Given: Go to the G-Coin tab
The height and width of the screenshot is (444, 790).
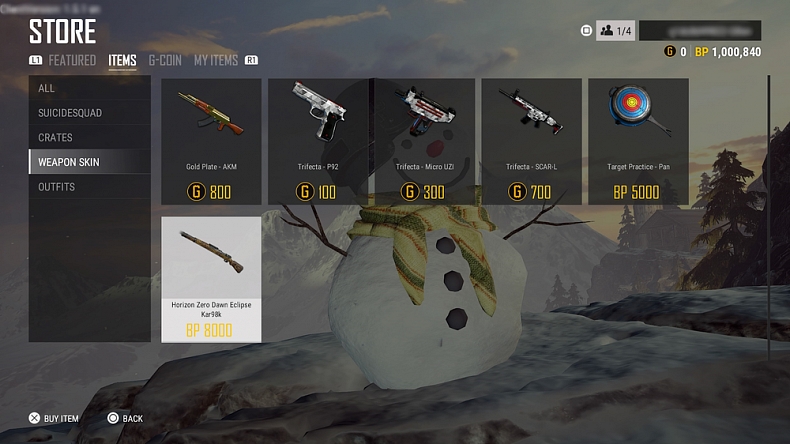Looking at the screenshot, I should (165, 61).
